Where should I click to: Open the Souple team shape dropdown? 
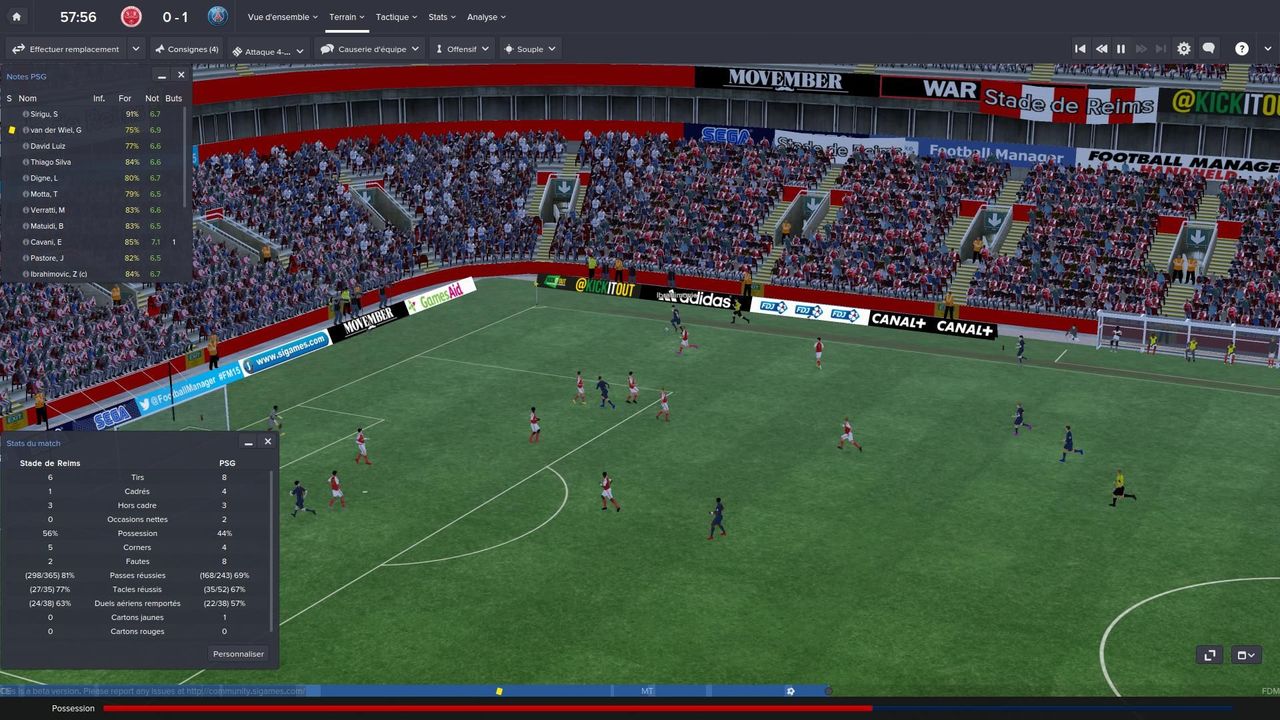[x=530, y=49]
